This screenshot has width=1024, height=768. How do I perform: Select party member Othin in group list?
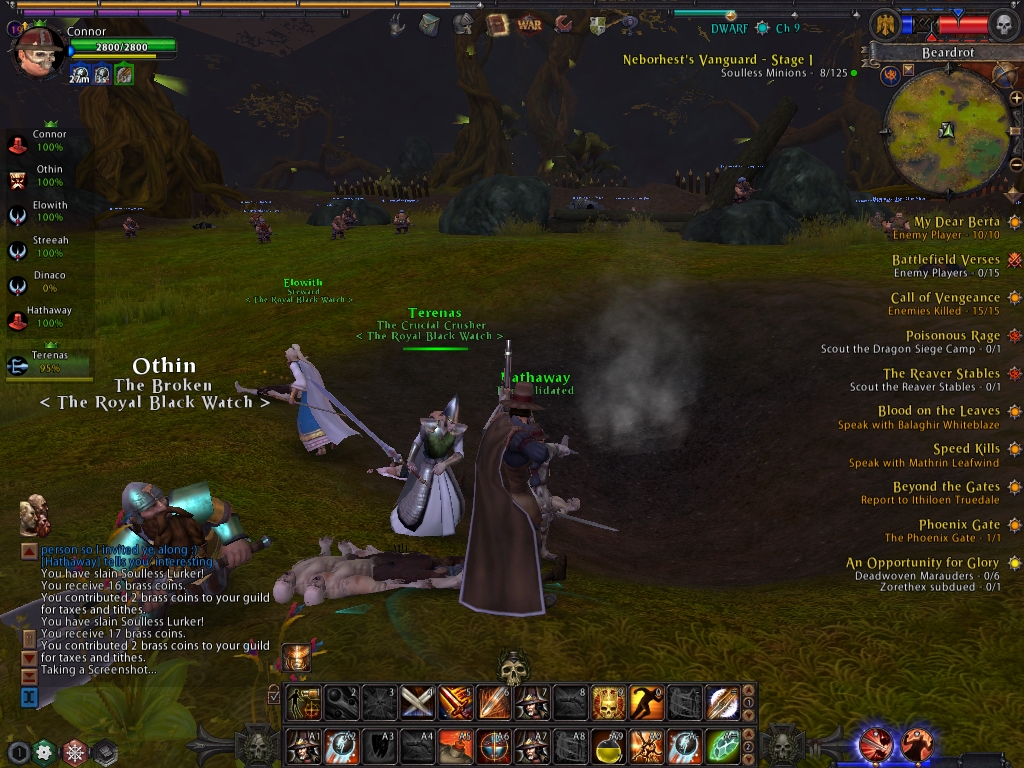coord(48,176)
